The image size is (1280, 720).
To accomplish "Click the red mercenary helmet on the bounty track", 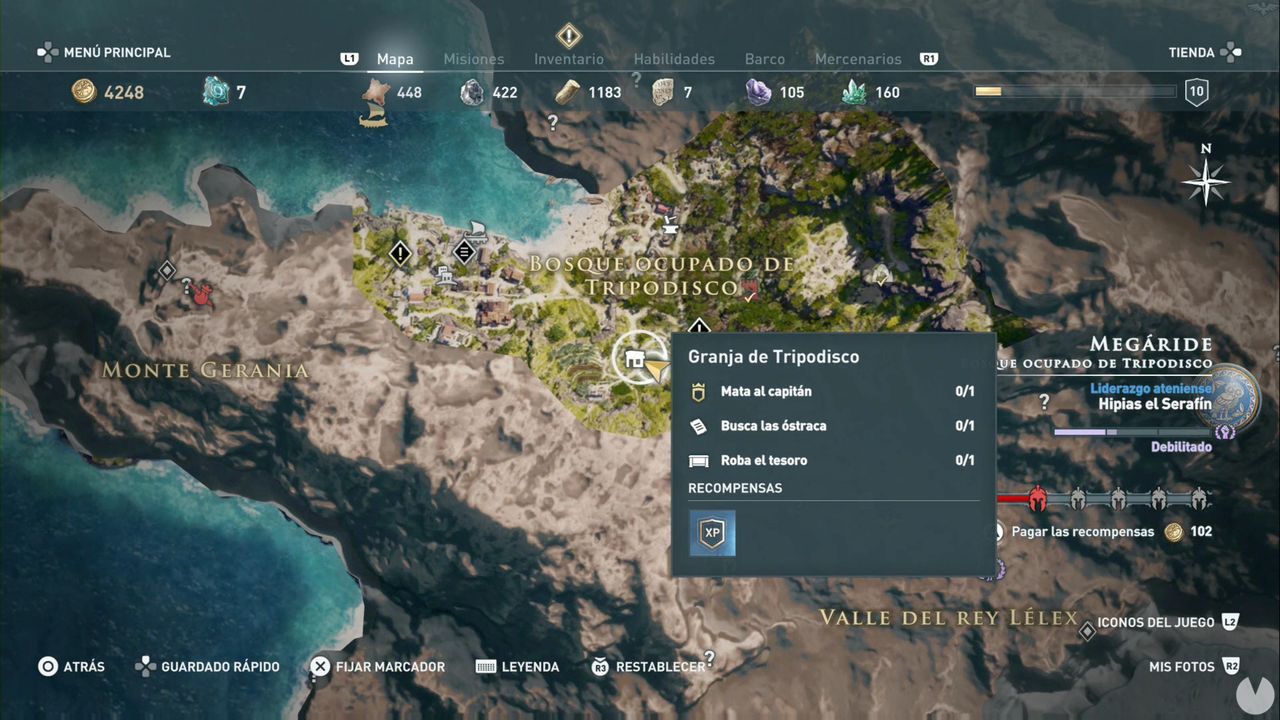I will click(x=1038, y=498).
